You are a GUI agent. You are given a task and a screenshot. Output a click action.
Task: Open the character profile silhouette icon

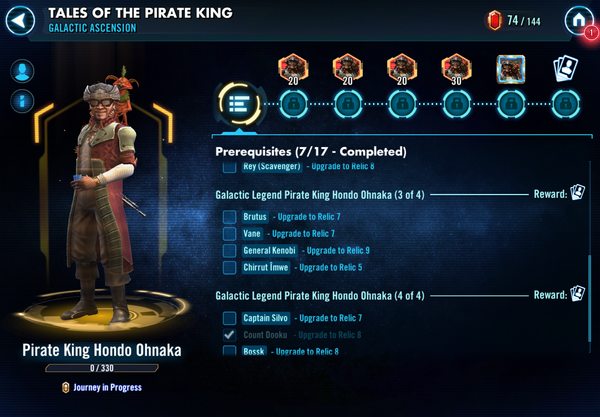(x=21, y=71)
